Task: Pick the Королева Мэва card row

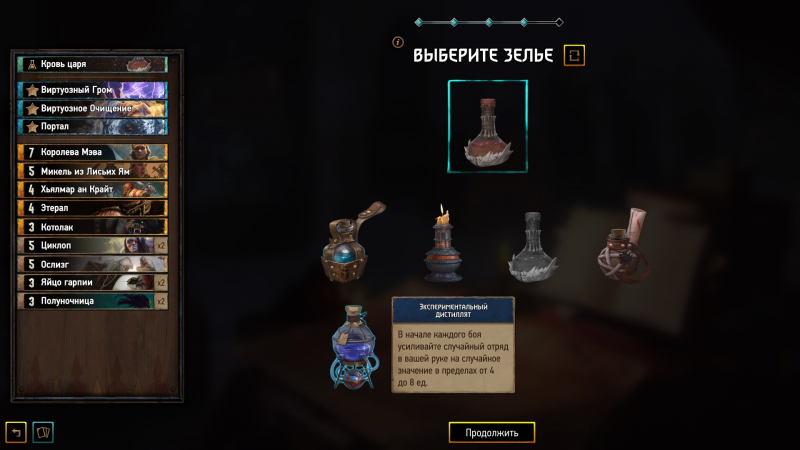Action: 92,152
